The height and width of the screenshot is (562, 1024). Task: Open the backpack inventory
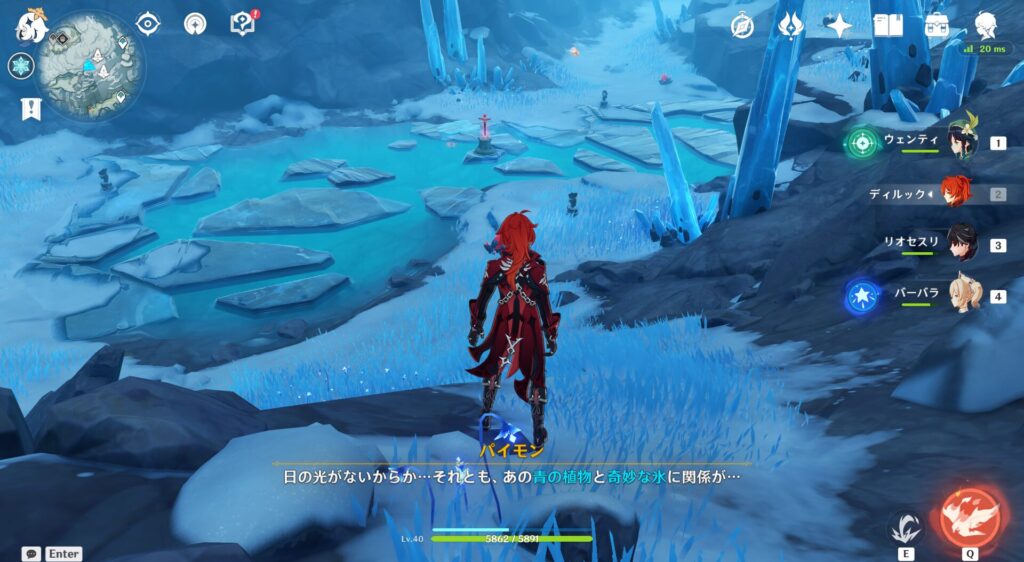pos(937,25)
